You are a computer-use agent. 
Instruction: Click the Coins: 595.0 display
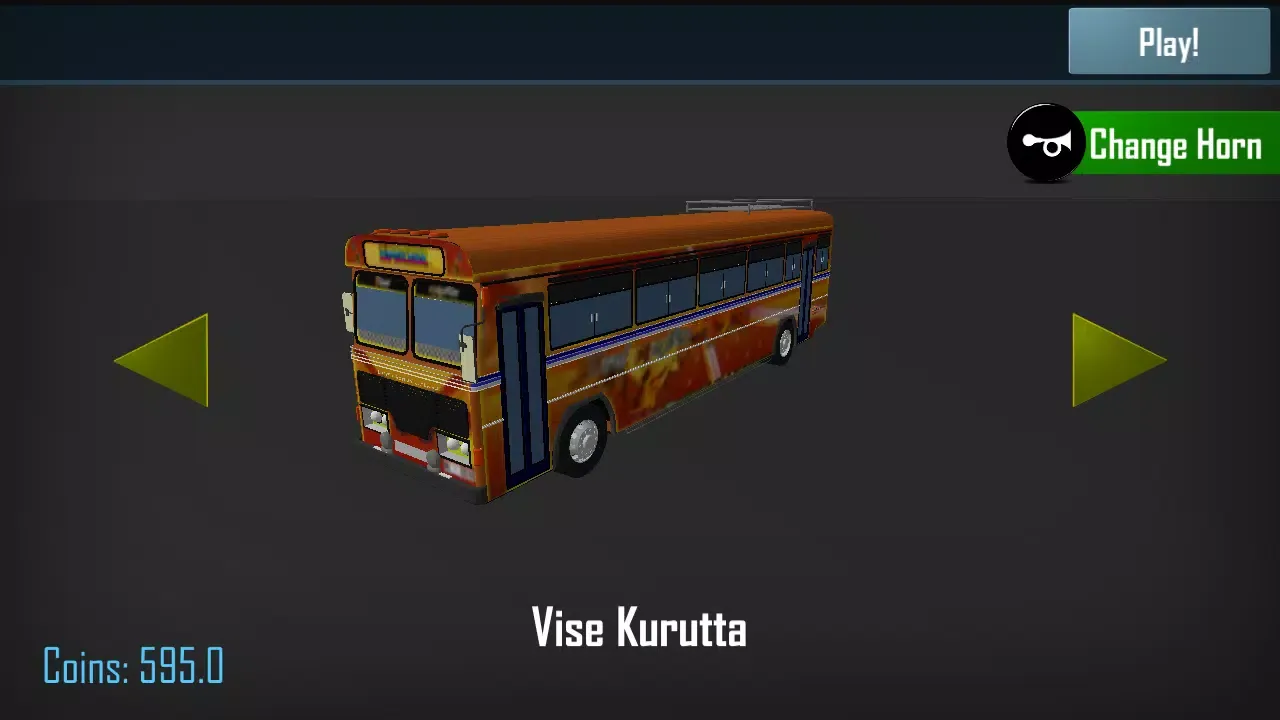133,664
